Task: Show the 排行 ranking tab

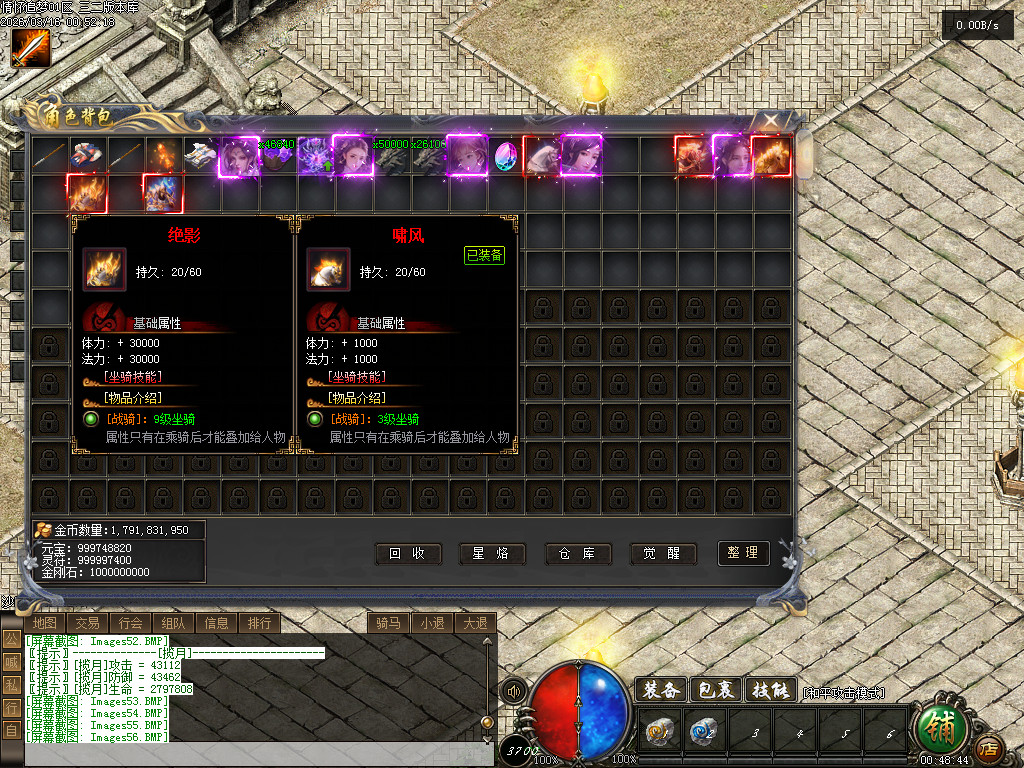Action: tap(259, 623)
